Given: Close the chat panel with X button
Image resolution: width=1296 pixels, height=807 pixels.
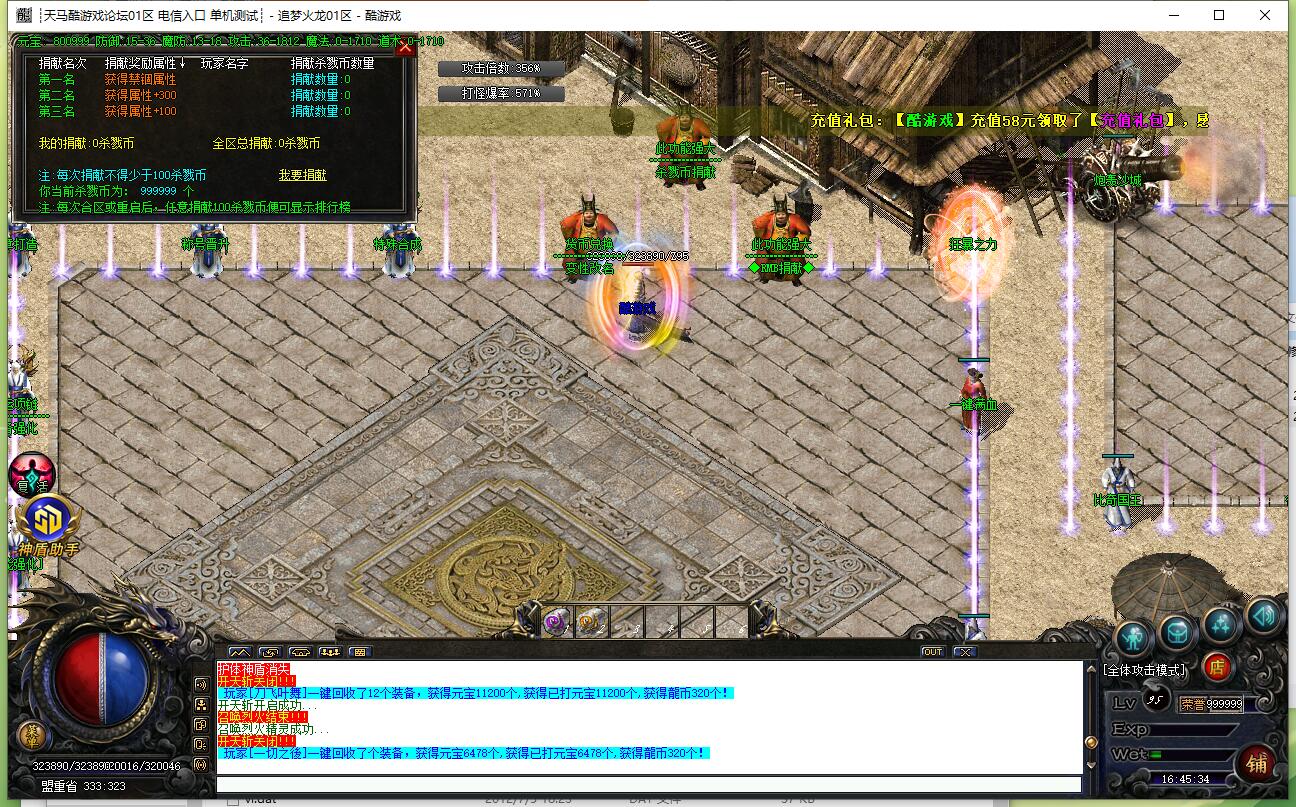Looking at the screenshot, I should click(x=964, y=652).
